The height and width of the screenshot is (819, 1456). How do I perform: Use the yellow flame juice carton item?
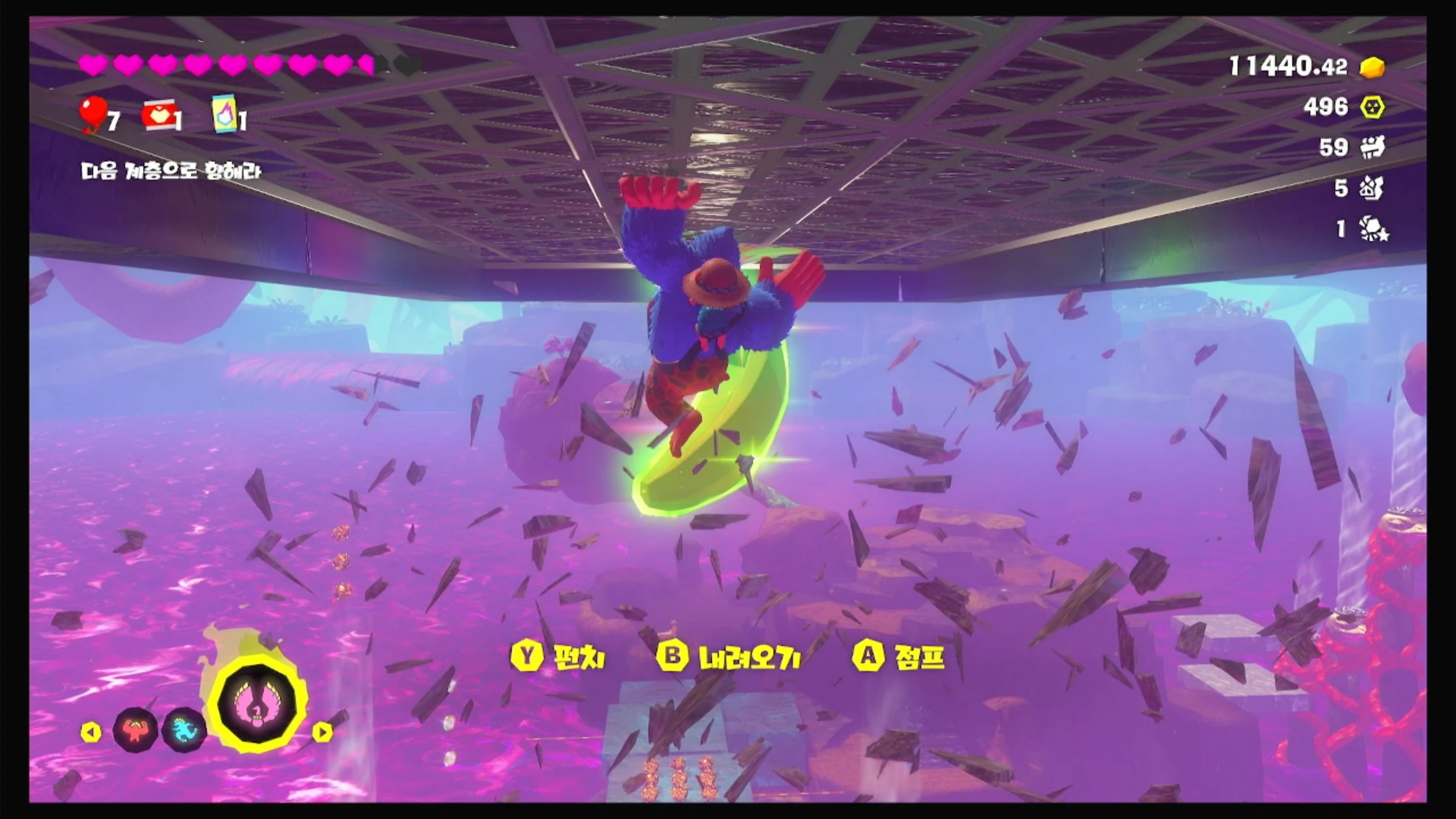[224, 114]
